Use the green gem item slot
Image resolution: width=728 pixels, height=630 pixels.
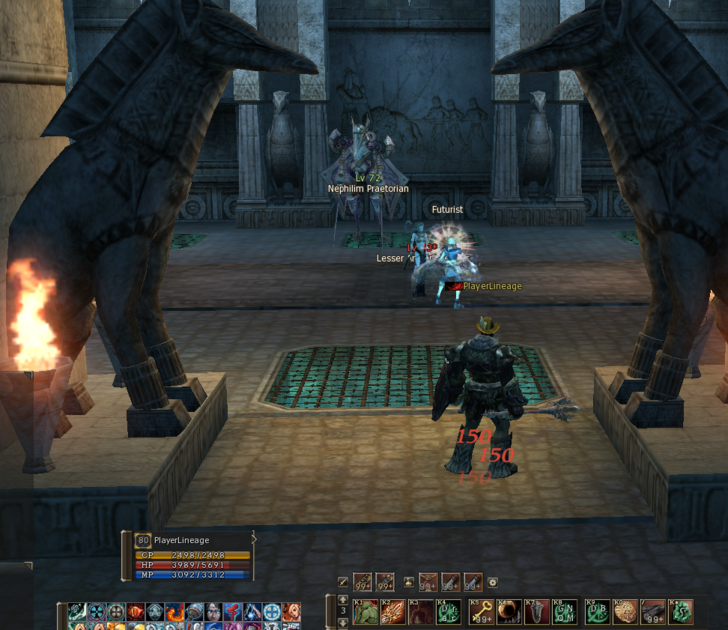pyautogui.click(x=682, y=611)
